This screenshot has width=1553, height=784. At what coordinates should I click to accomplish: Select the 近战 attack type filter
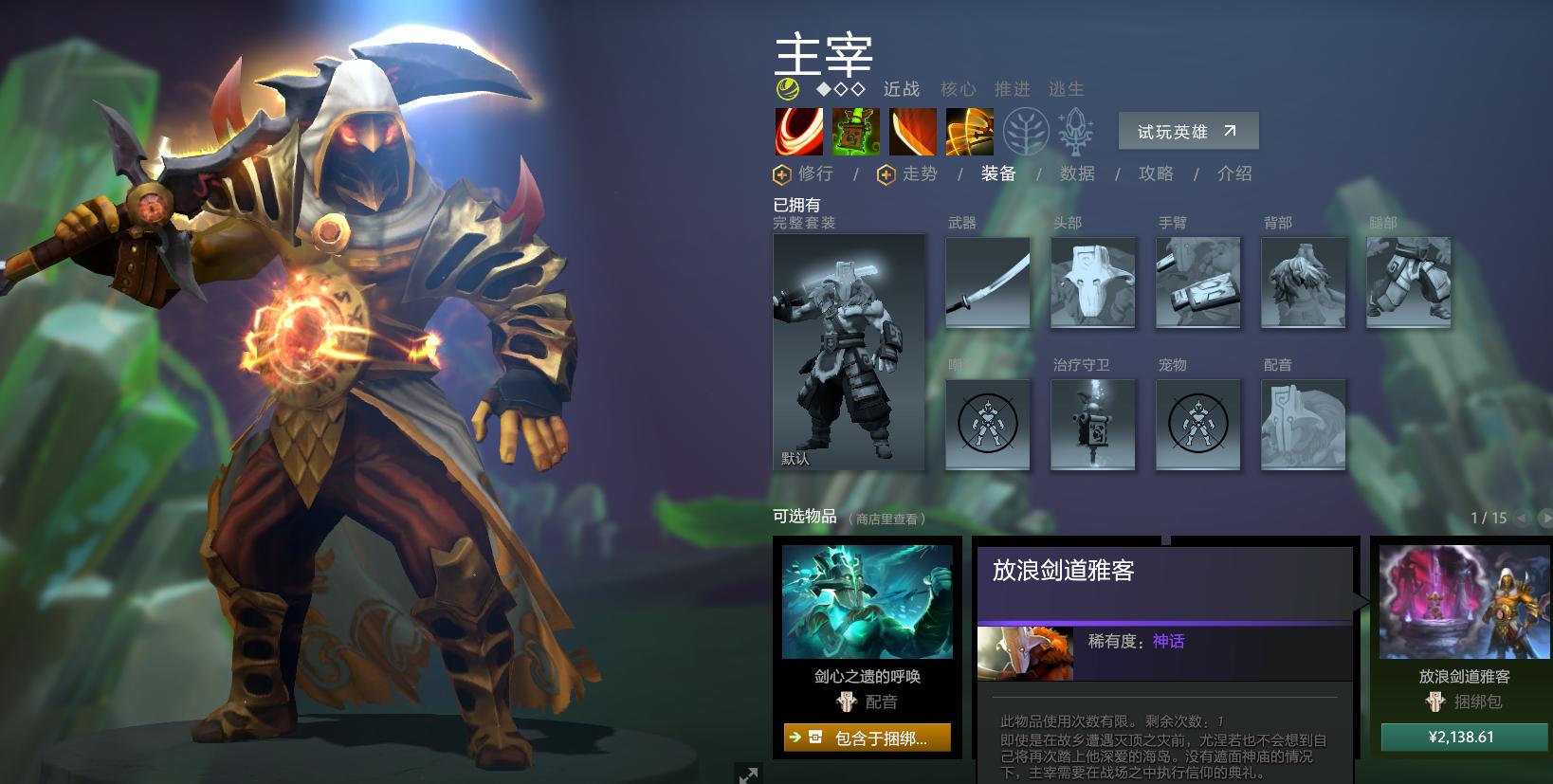pyautogui.click(x=901, y=89)
